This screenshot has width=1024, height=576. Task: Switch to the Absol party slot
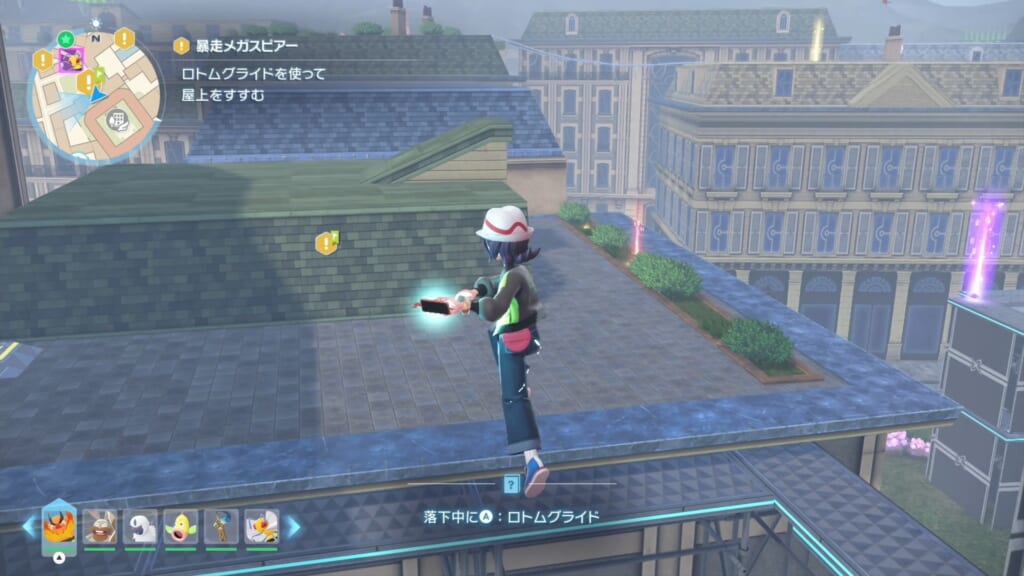pyautogui.click(x=140, y=526)
